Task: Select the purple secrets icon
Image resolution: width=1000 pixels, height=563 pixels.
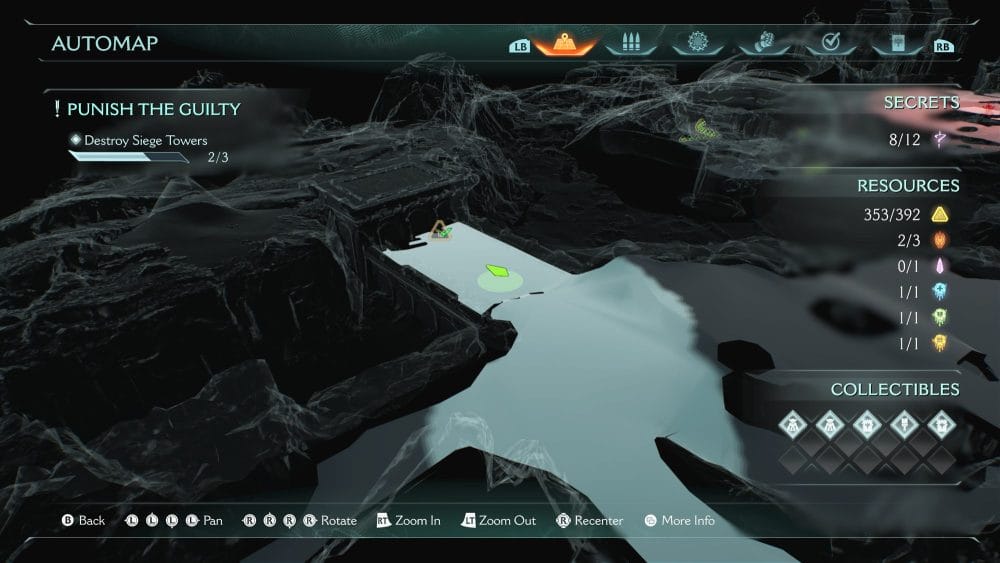Action: [x=940, y=141]
